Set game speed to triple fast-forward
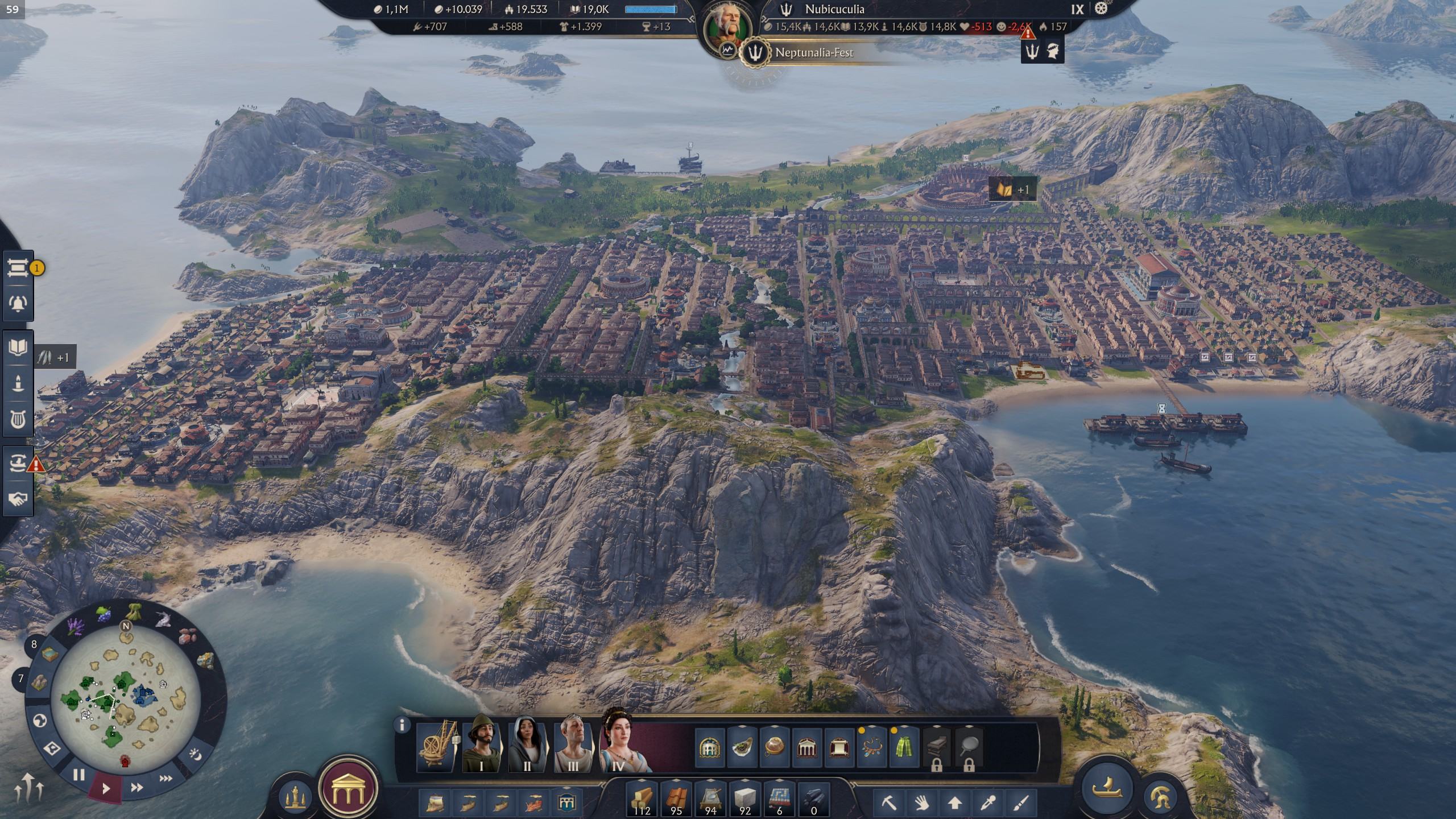This screenshot has width=1456, height=819. (166, 778)
